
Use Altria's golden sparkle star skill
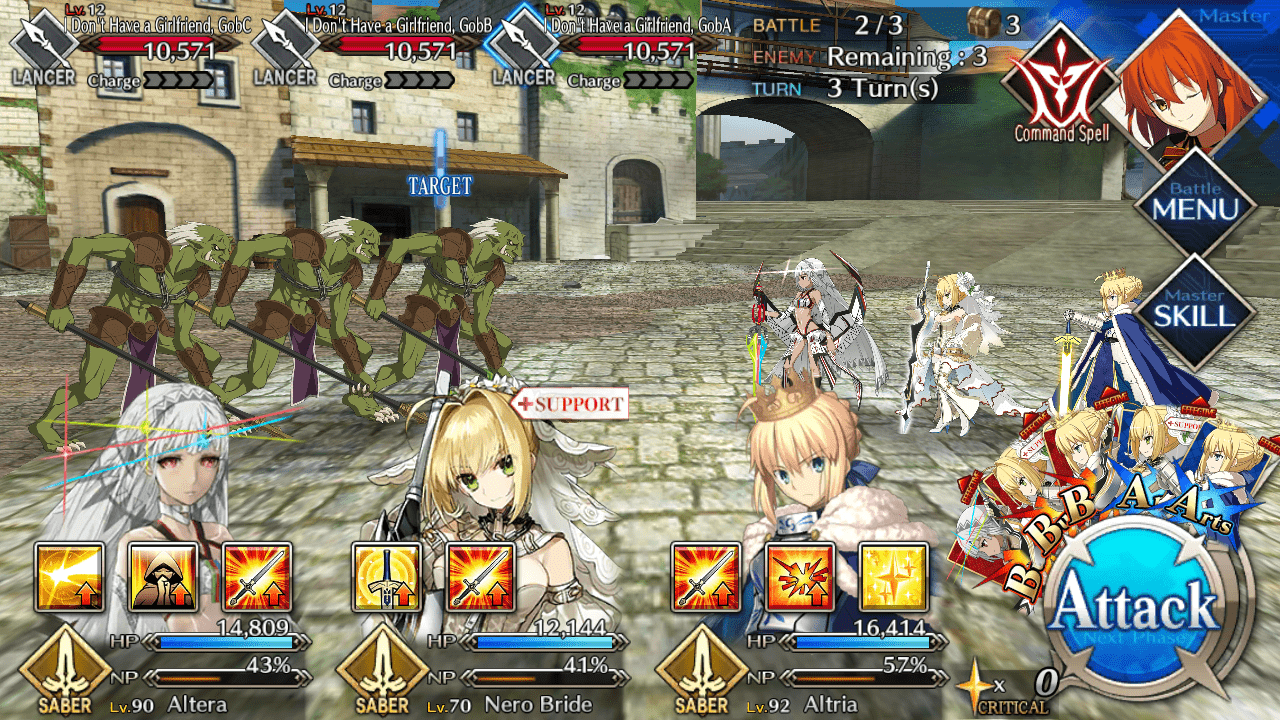click(x=893, y=577)
